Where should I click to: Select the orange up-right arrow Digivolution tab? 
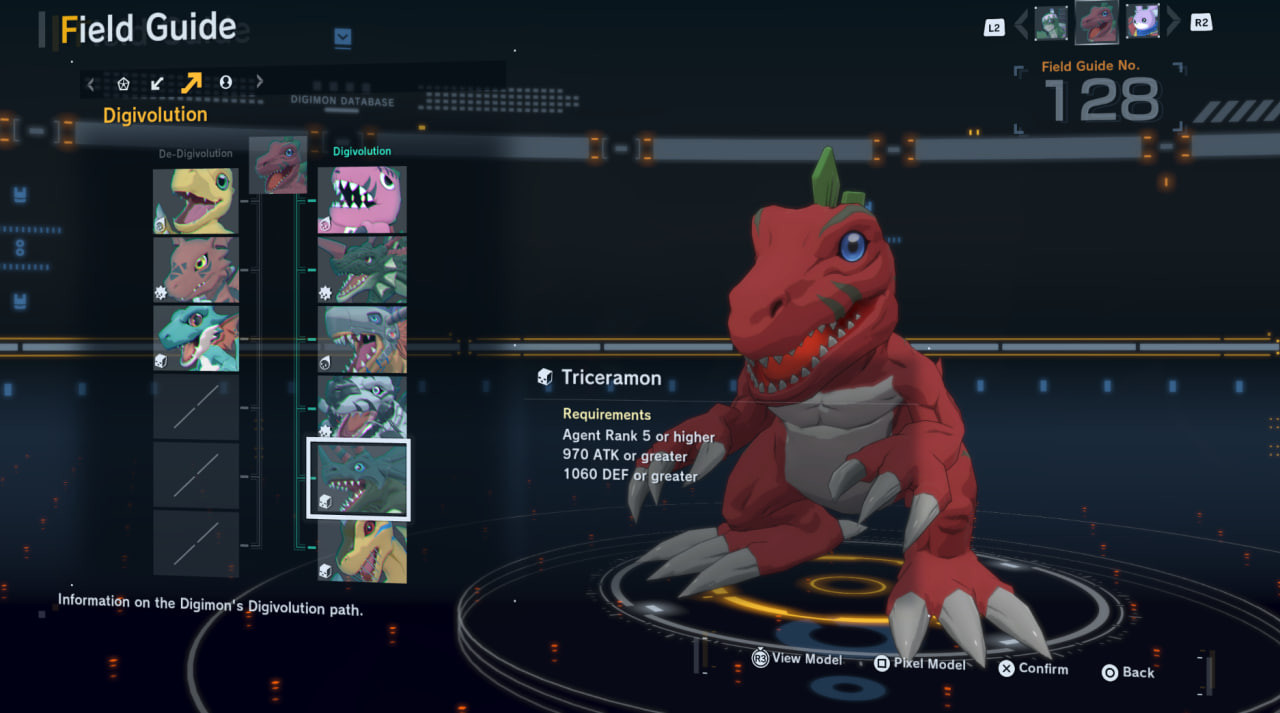click(x=191, y=83)
